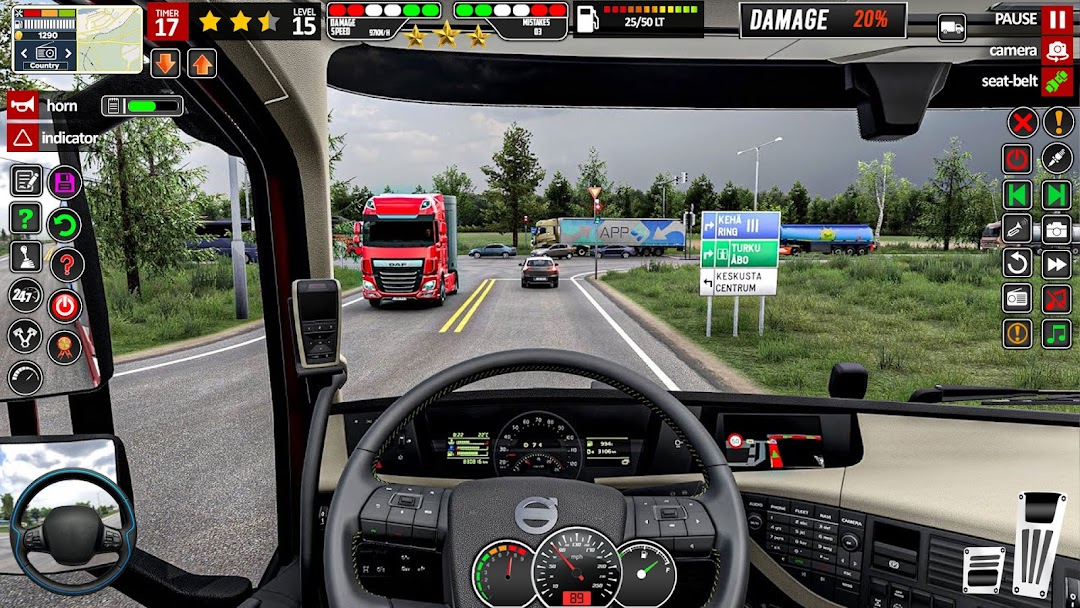Click the purple floppy disk save icon
The height and width of the screenshot is (608, 1080).
pyautogui.click(x=65, y=182)
